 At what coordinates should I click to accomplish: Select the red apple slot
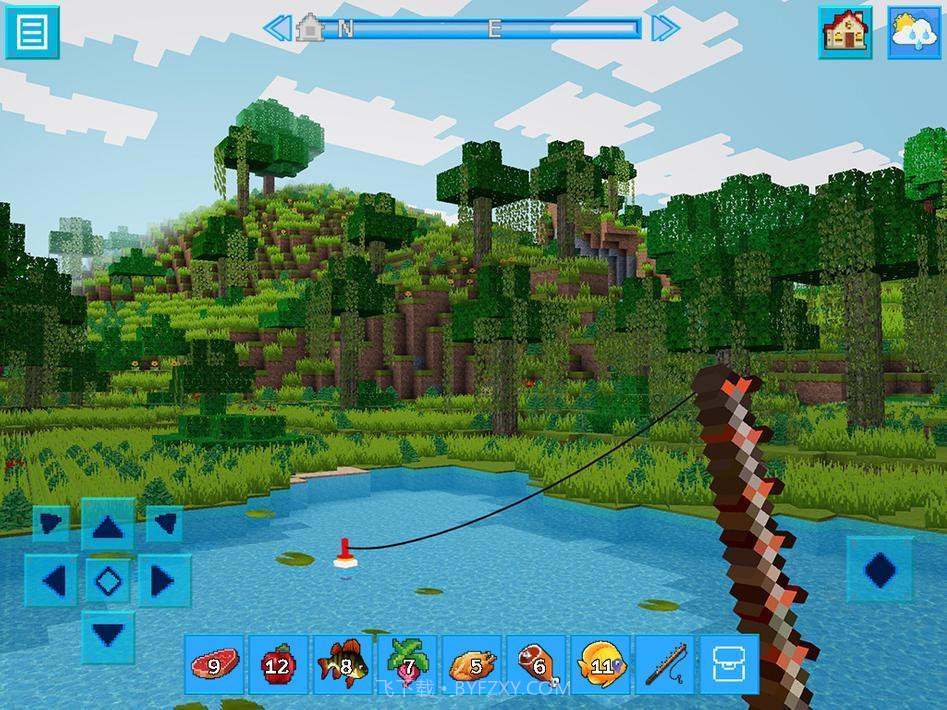click(277, 664)
